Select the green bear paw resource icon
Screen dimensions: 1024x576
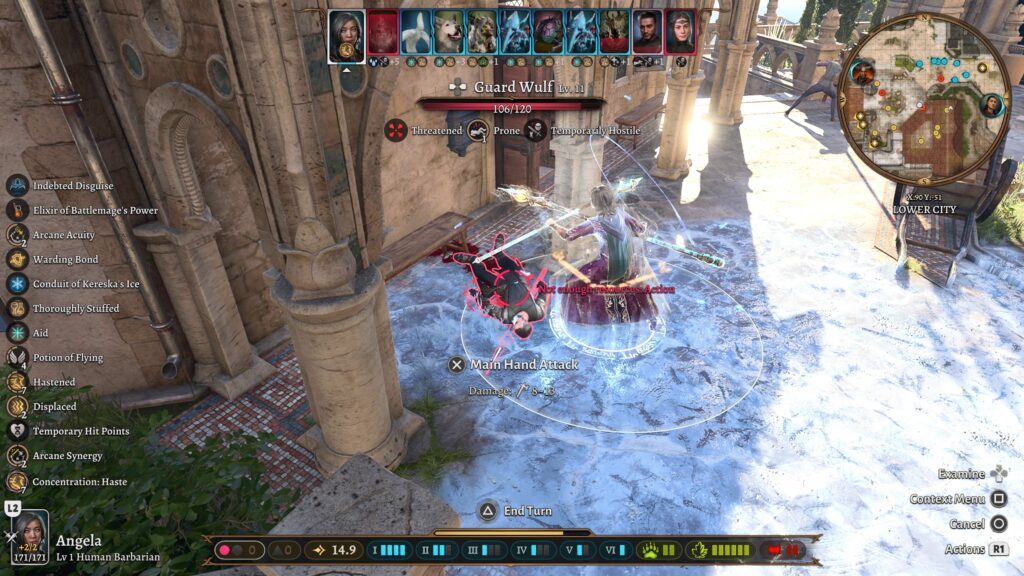tap(648, 550)
